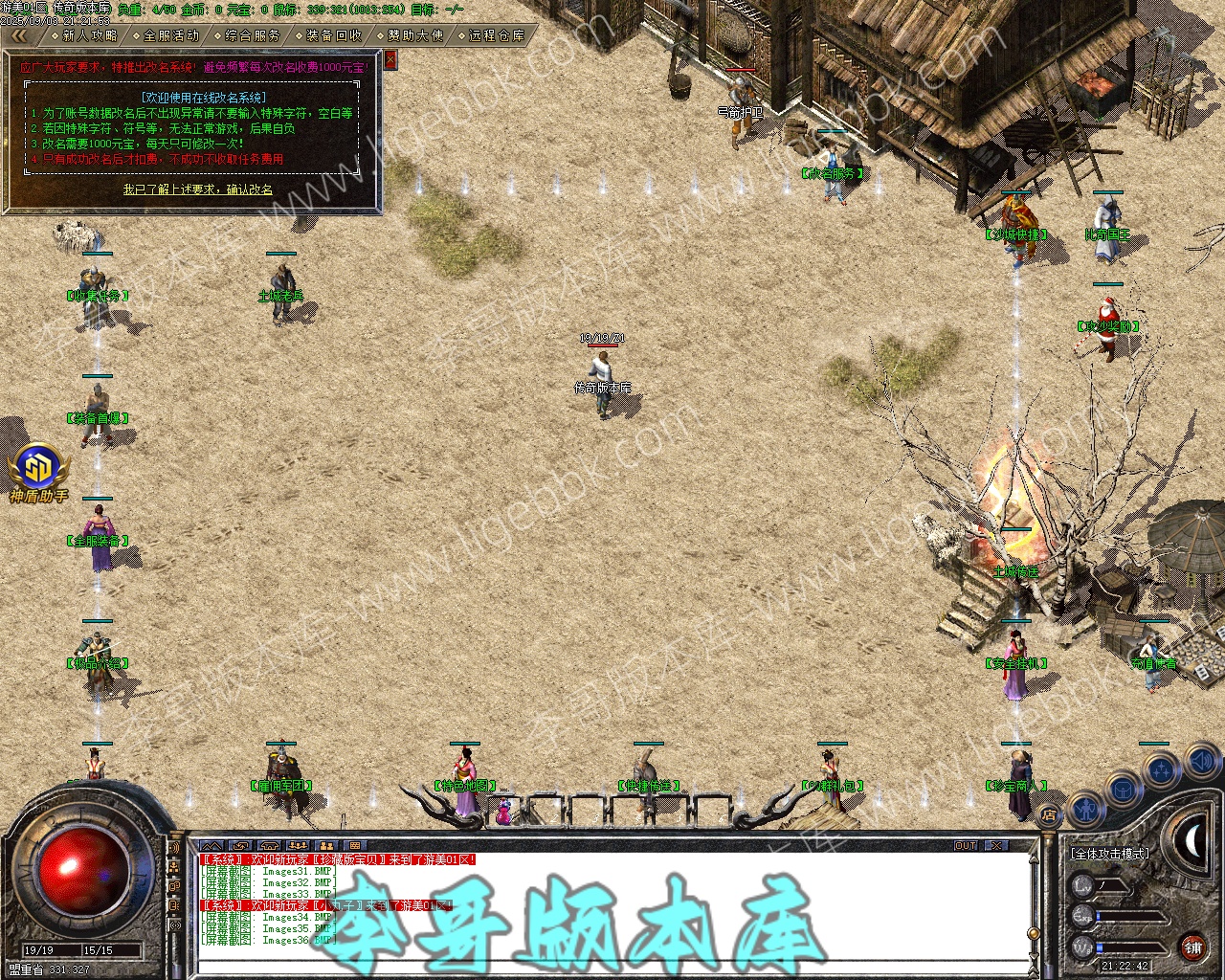This screenshot has width=1225, height=980.
Task: Open the skills four-star icon
Action: coord(1162,768)
